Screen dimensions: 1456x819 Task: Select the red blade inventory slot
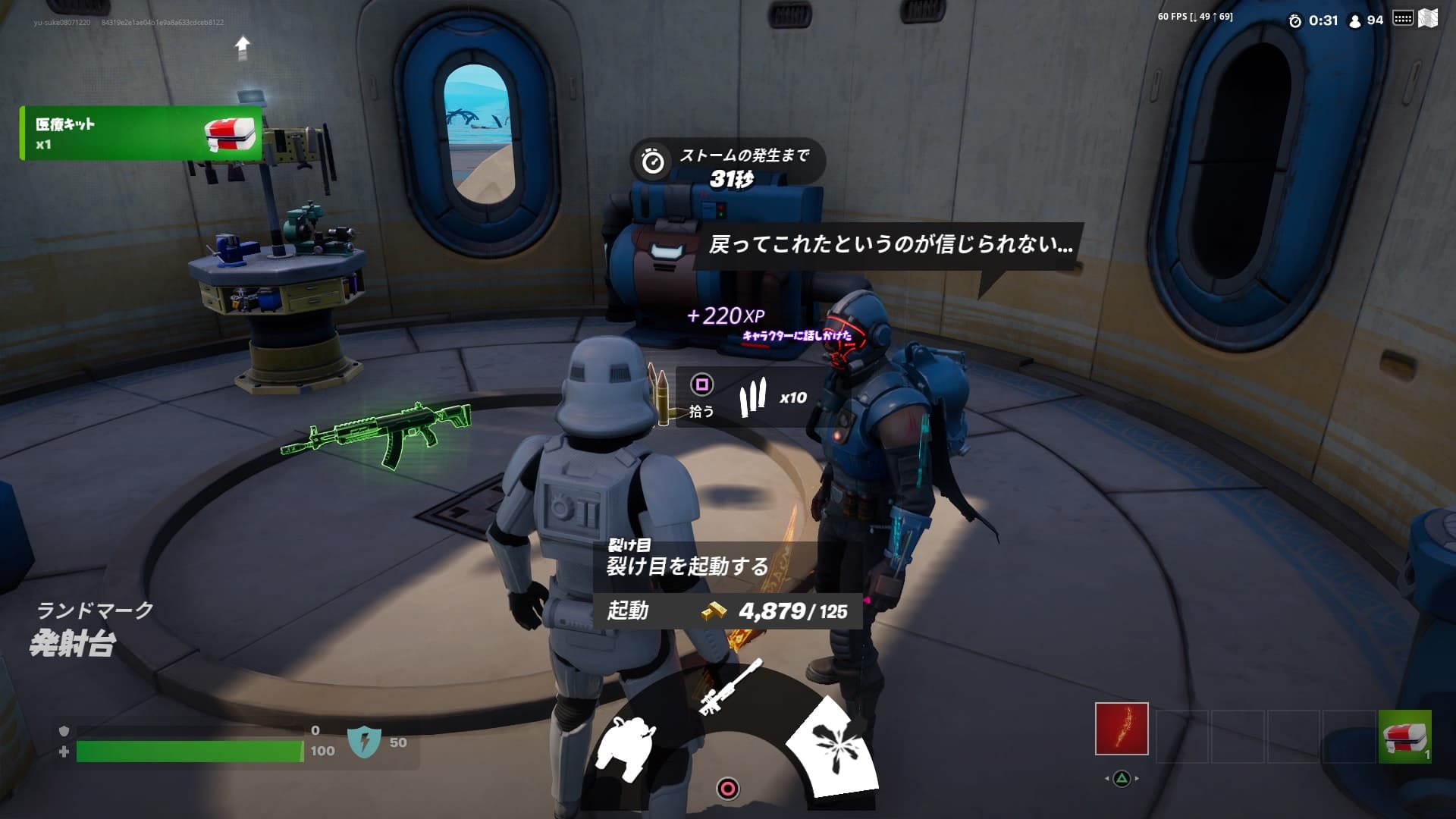coord(1121,729)
